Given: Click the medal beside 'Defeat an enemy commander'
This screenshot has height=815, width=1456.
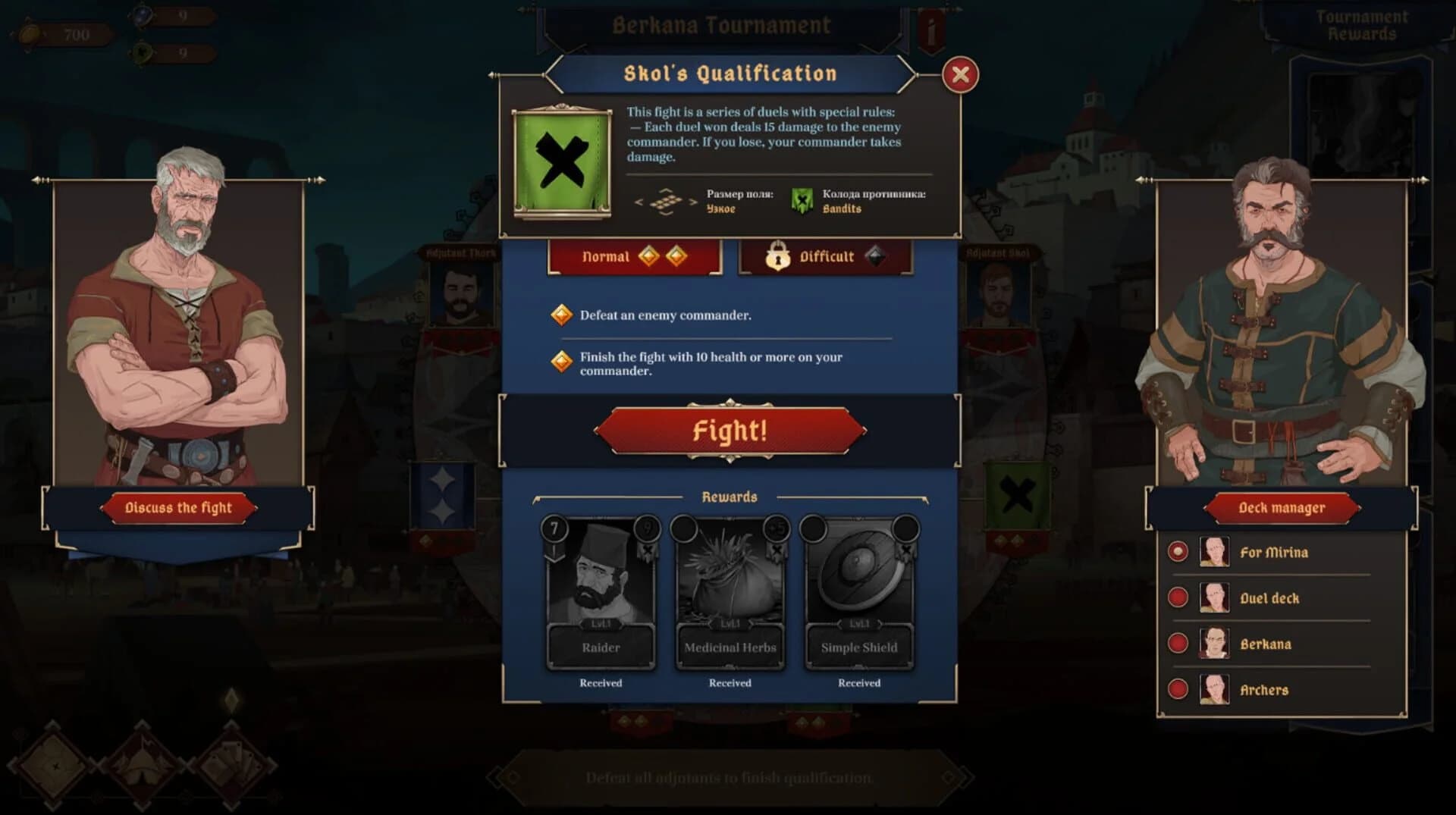Looking at the screenshot, I should (x=561, y=315).
